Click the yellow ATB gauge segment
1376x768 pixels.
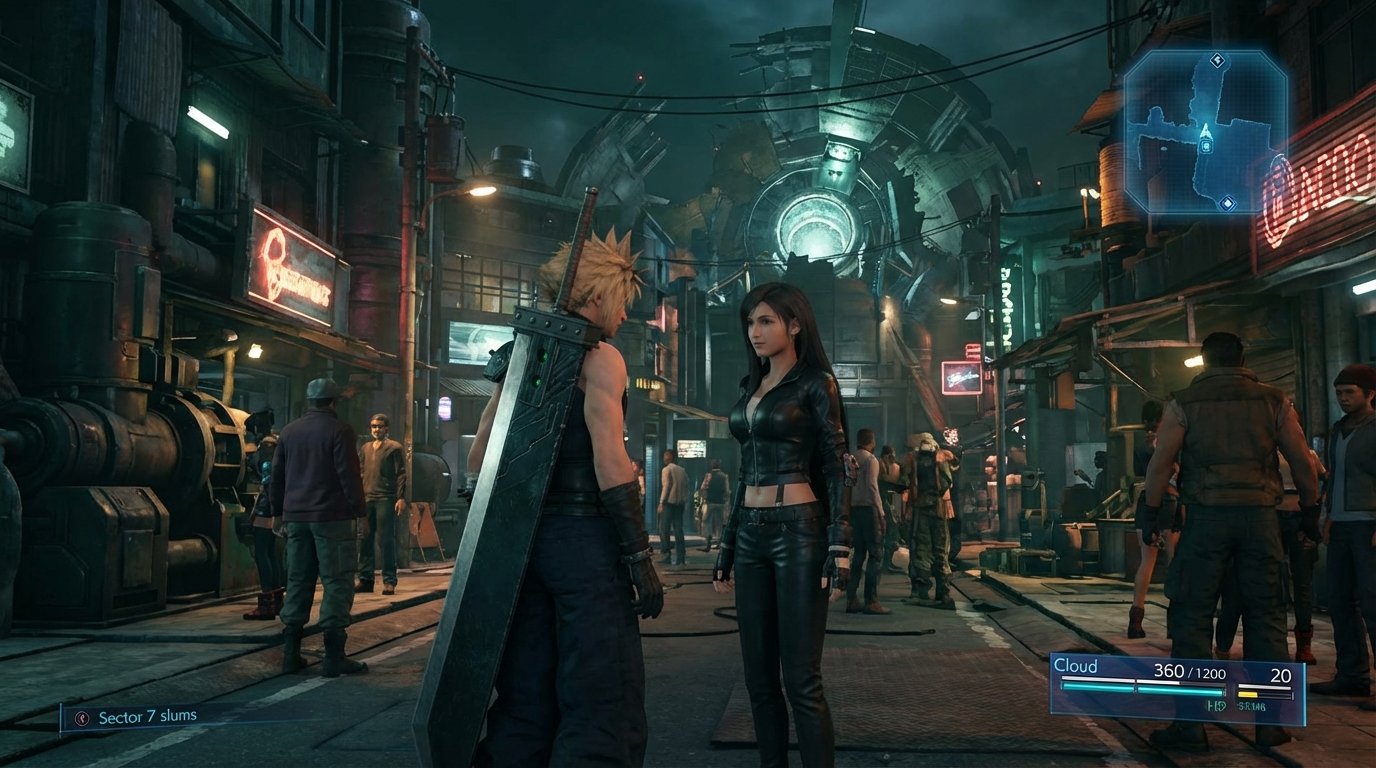click(x=1248, y=692)
